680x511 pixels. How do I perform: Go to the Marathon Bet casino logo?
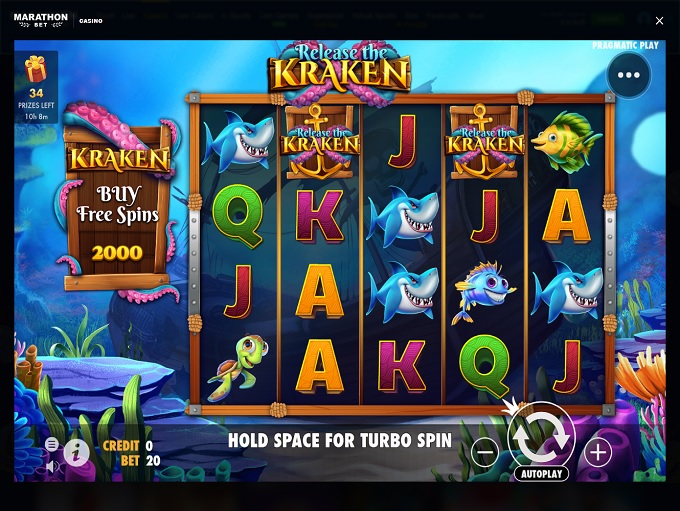[x=42, y=20]
